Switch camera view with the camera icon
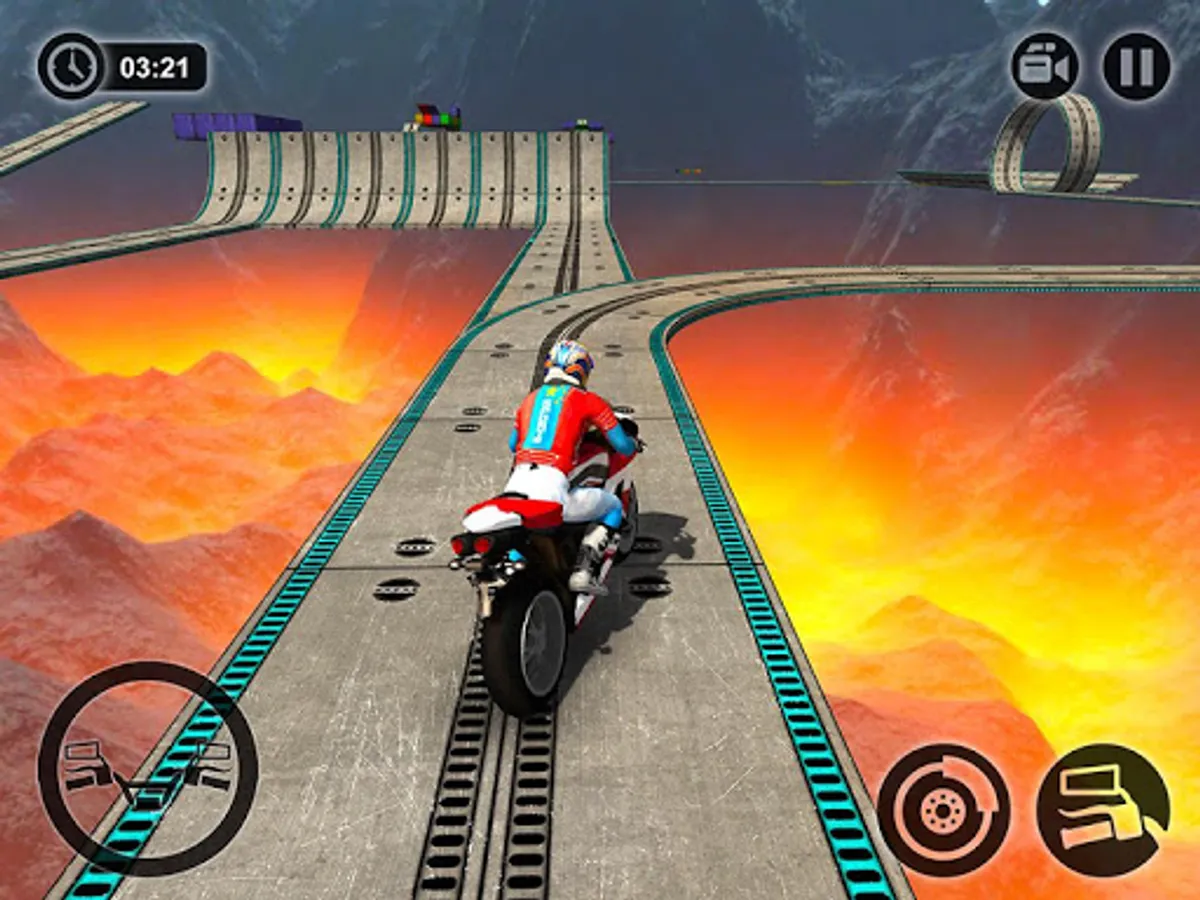This screenshot has height=900, width=1200. click(x=1045, y=67)
